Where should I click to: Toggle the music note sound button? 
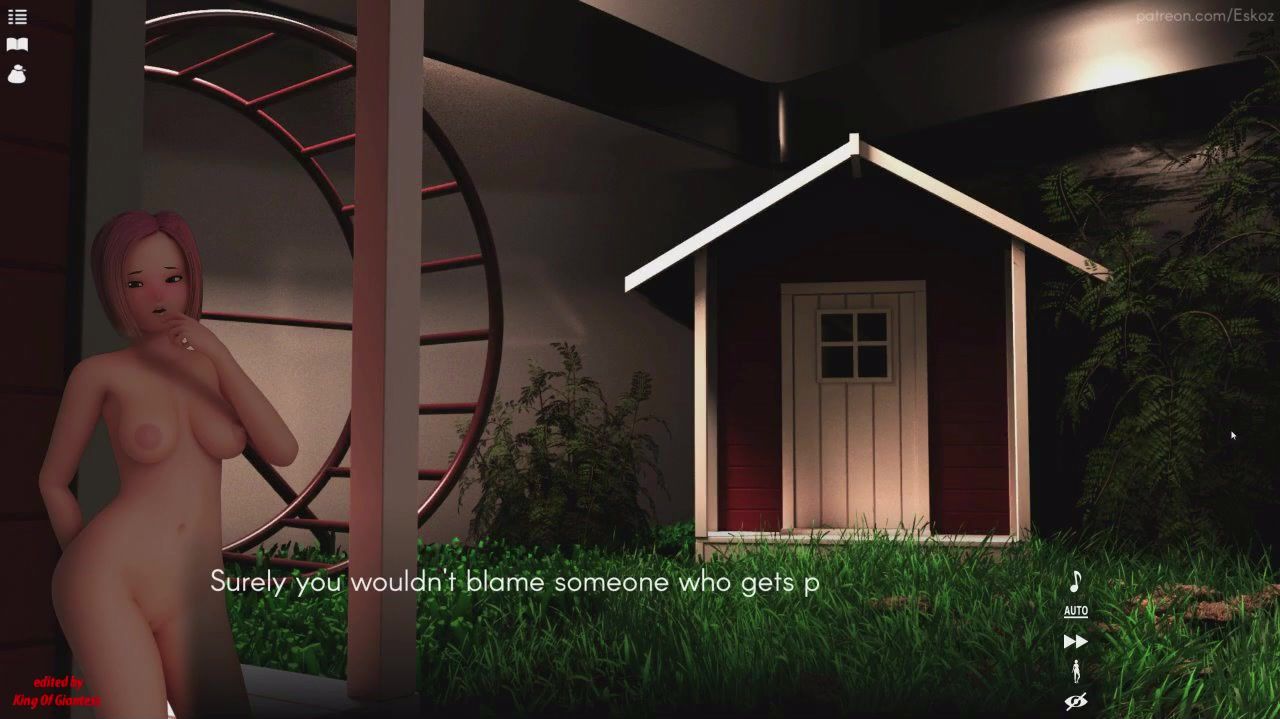pos(1075,581)
